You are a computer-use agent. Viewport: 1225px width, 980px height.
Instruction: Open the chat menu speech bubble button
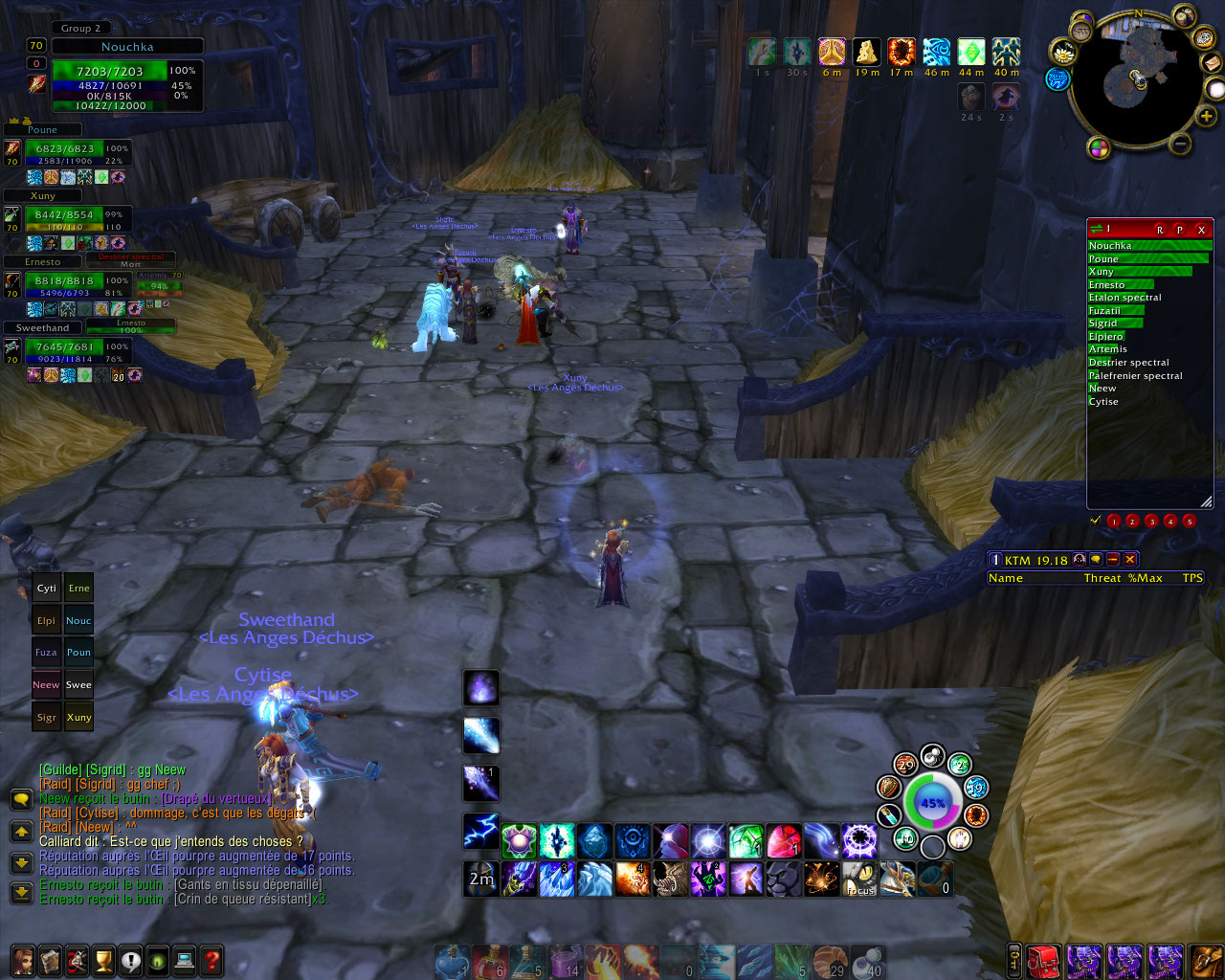(21, 799)
